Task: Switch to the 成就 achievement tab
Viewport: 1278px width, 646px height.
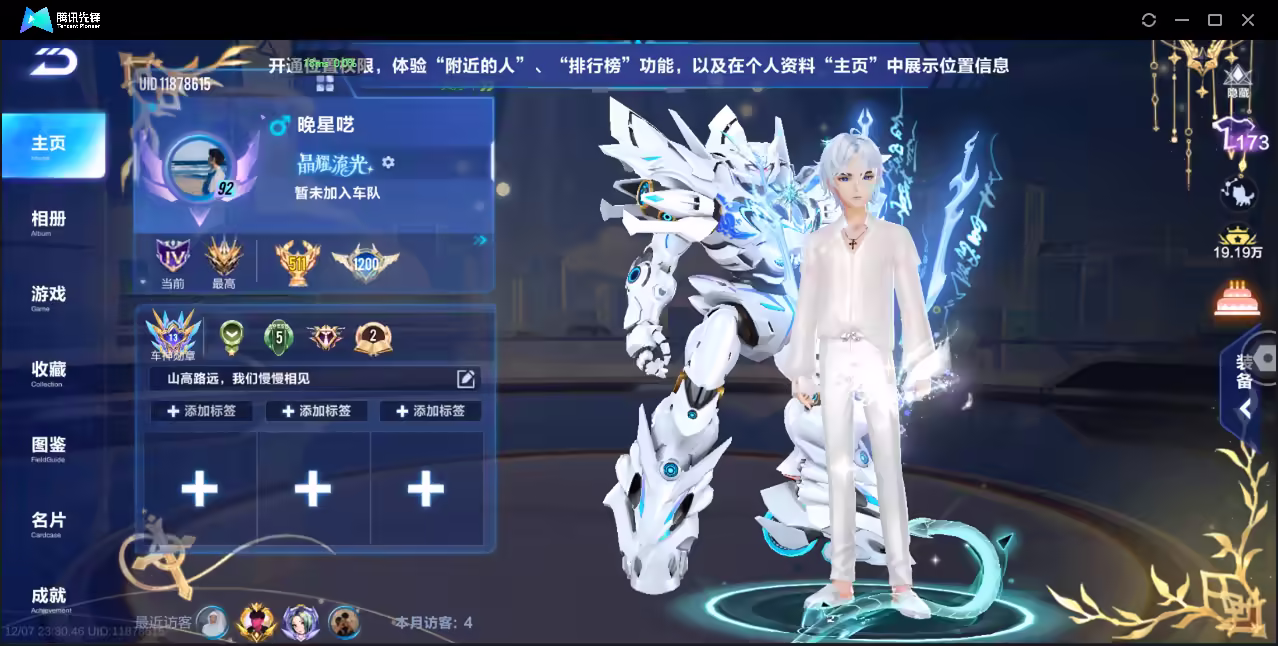Action: tap(48, 597)
